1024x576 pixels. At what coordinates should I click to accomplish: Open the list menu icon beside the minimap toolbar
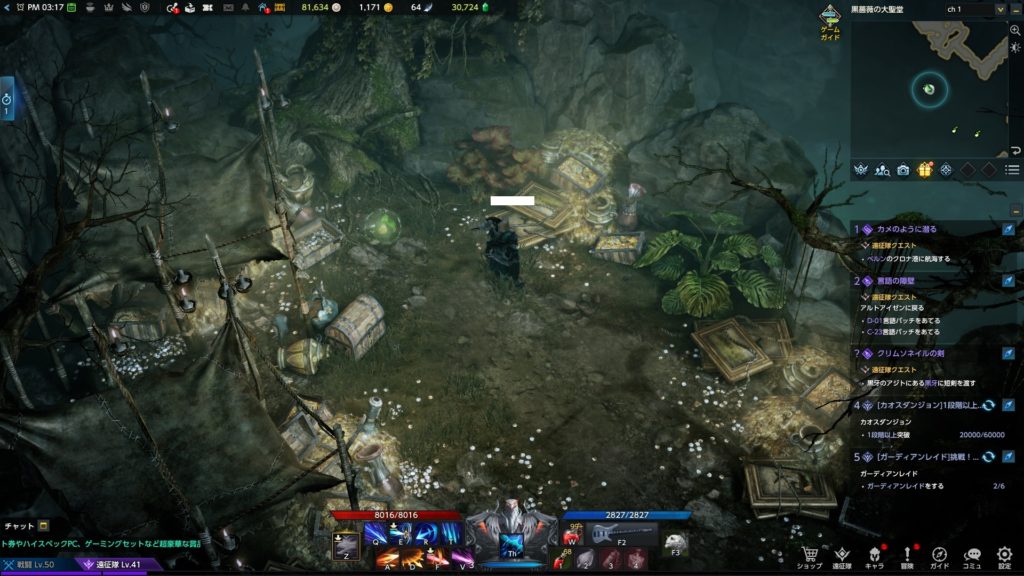(x=1013, y=170)
